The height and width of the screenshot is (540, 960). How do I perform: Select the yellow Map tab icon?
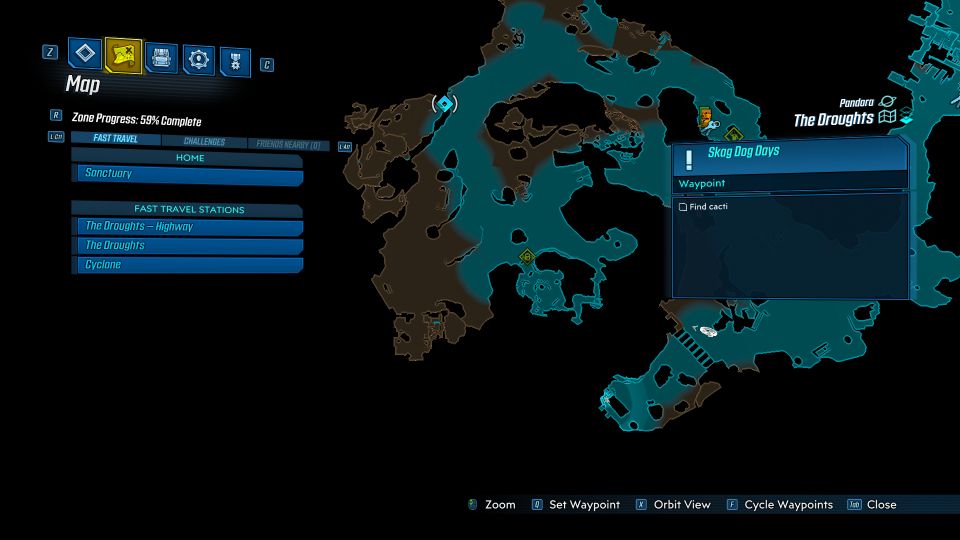point(123,55)
